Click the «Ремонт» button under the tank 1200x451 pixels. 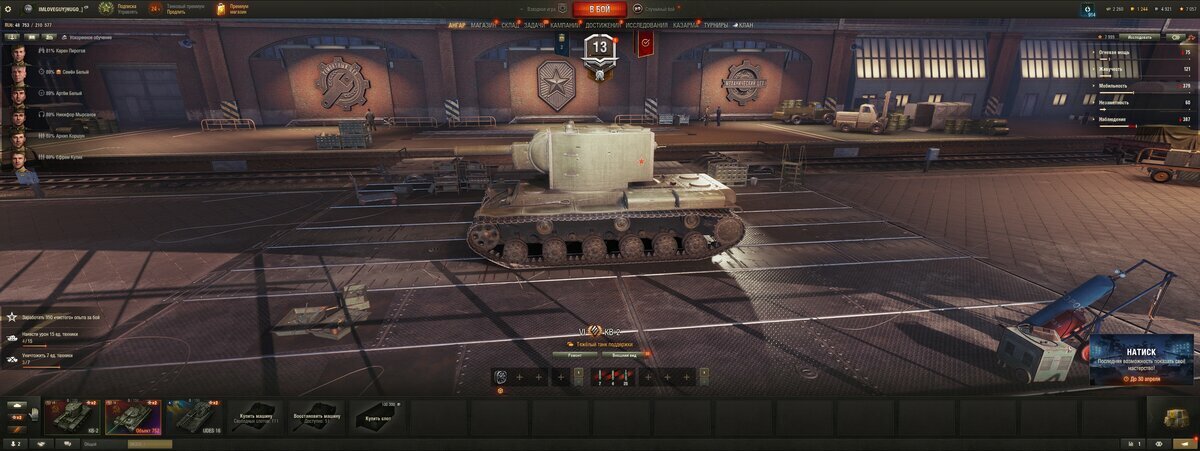[x=575, y=354]
